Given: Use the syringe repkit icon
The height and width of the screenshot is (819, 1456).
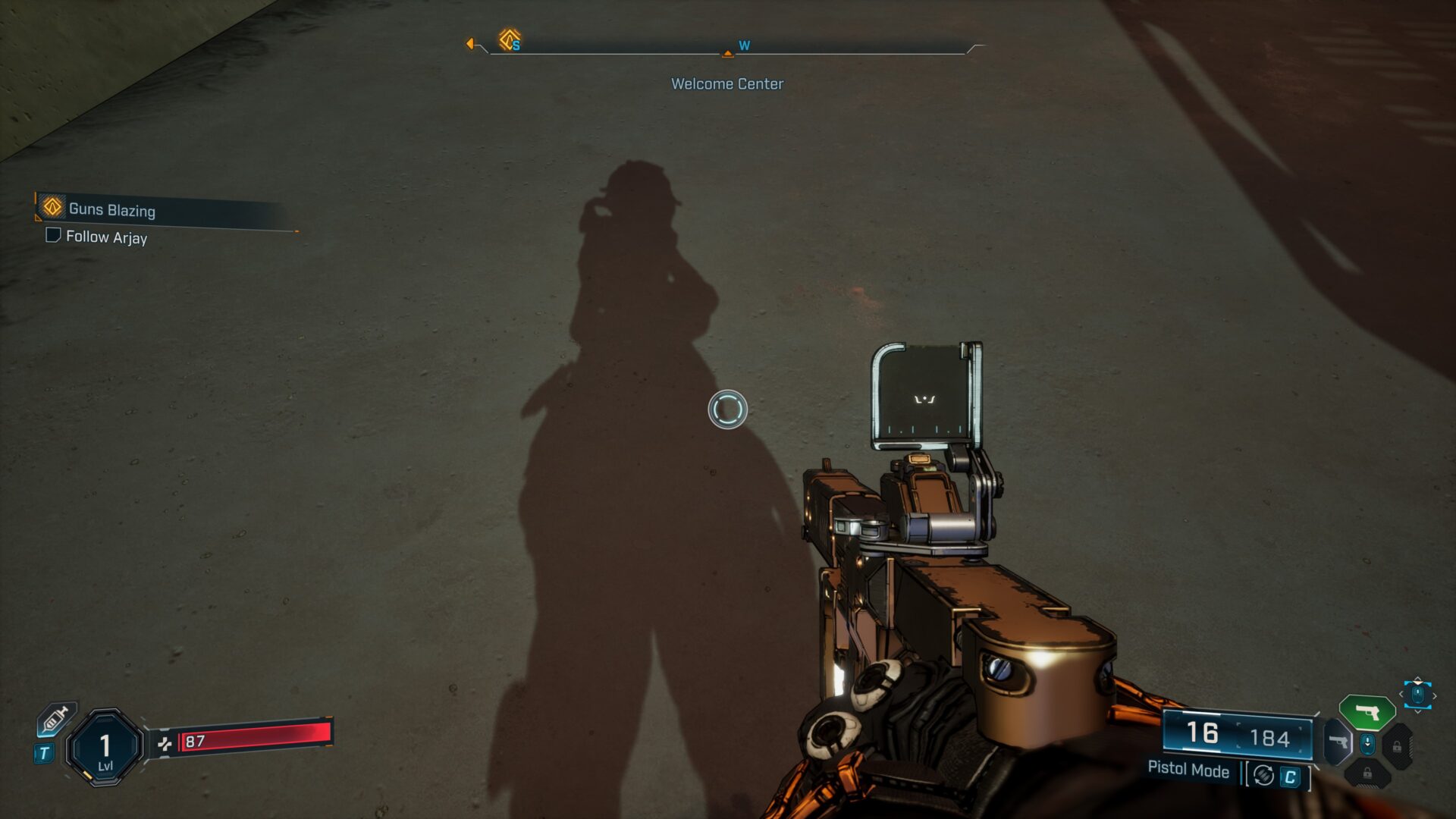Looking at the screenshot, I should [x=57, y=717].
